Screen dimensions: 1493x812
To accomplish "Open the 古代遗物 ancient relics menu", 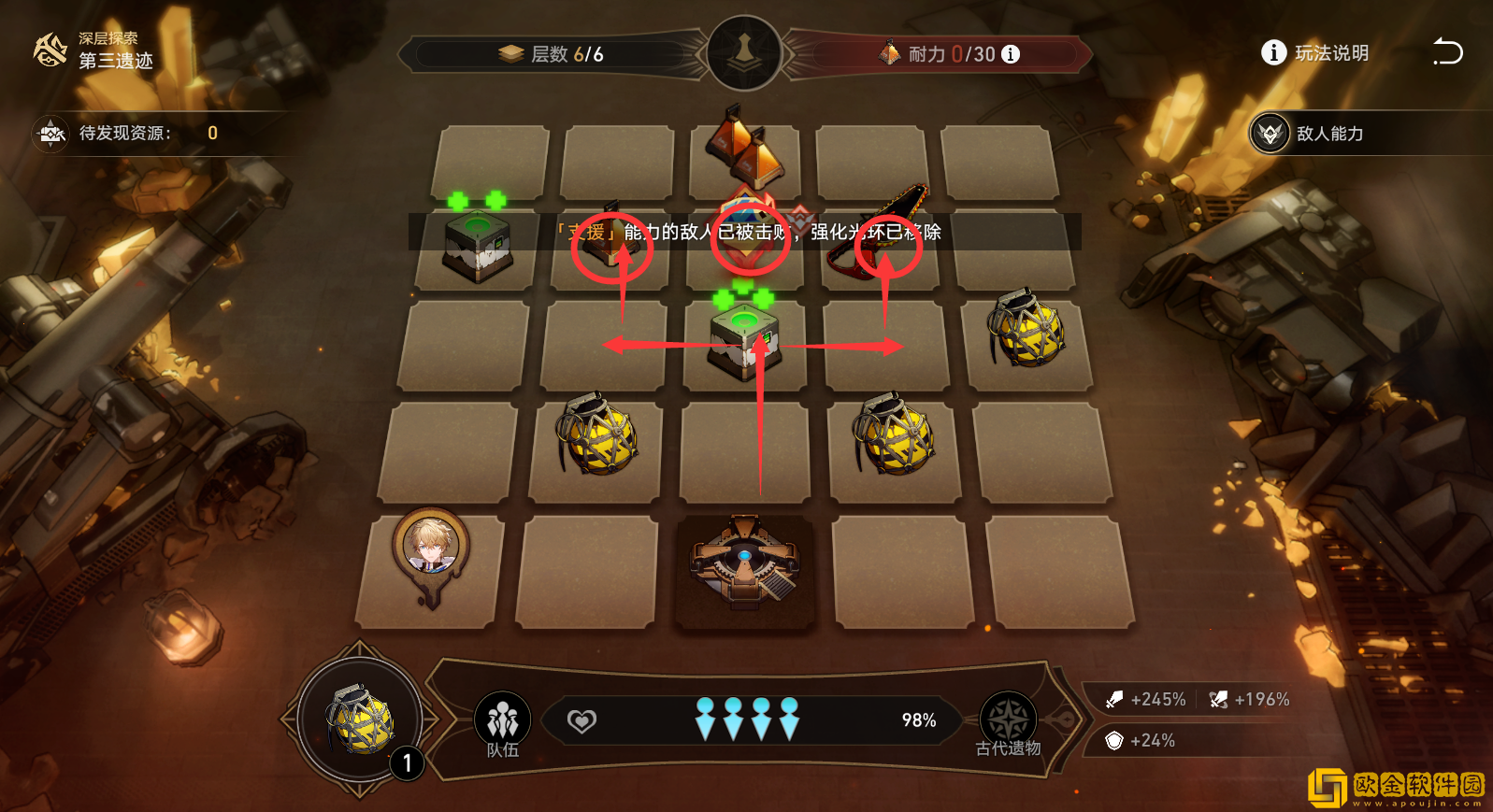I will 1008,723.
